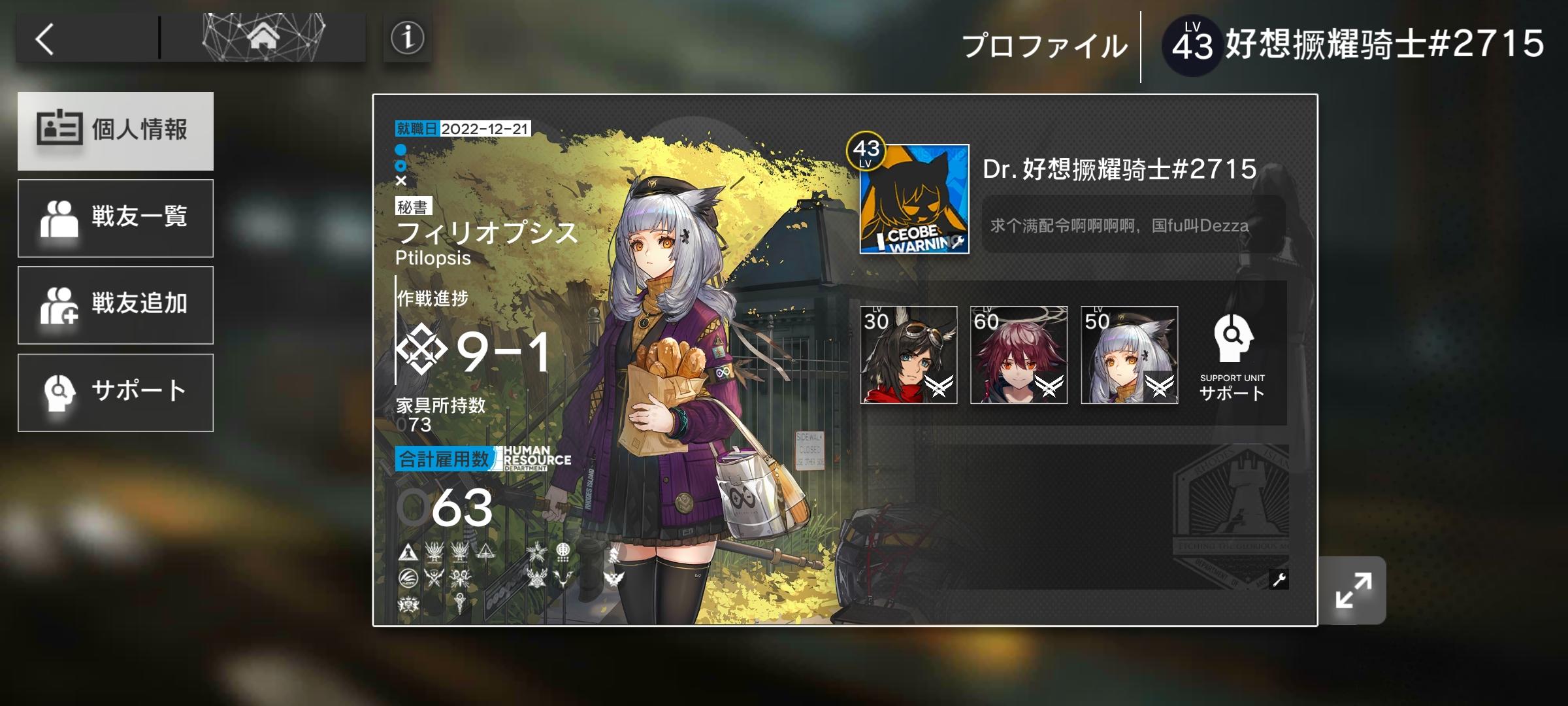Image resolution: width=1568 pixels, height=706 pixels.
Task: Select the LV60 red-haired operator portrait
Action: click(1019, 356)
